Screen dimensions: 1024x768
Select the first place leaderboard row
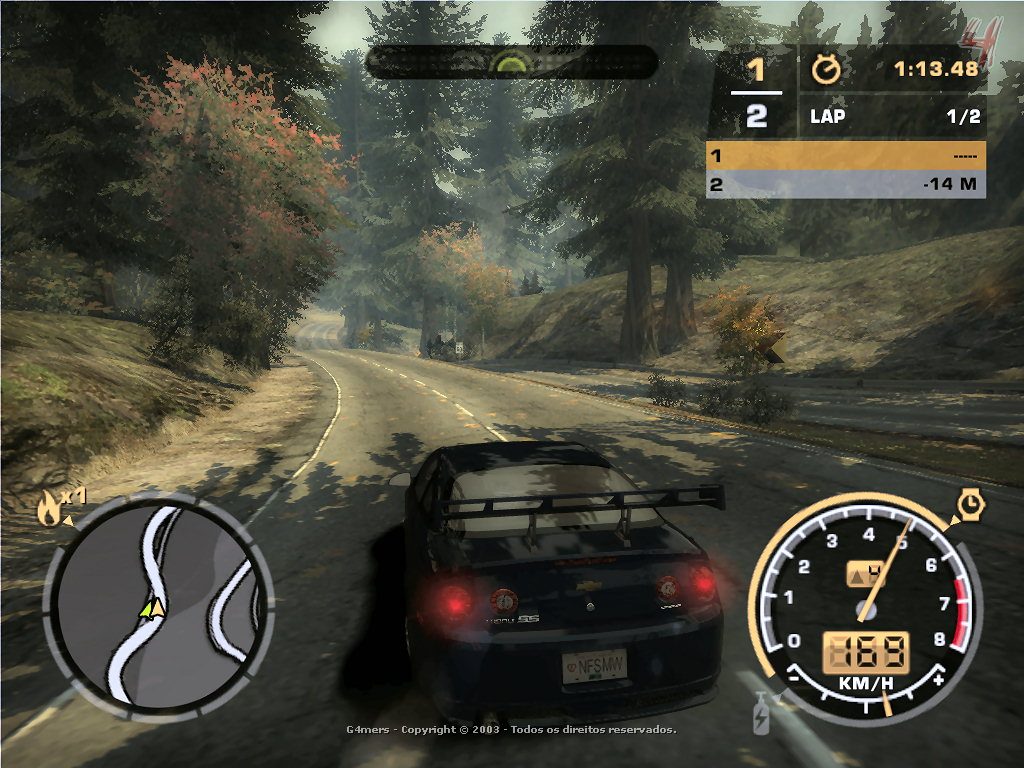point(845,156)
